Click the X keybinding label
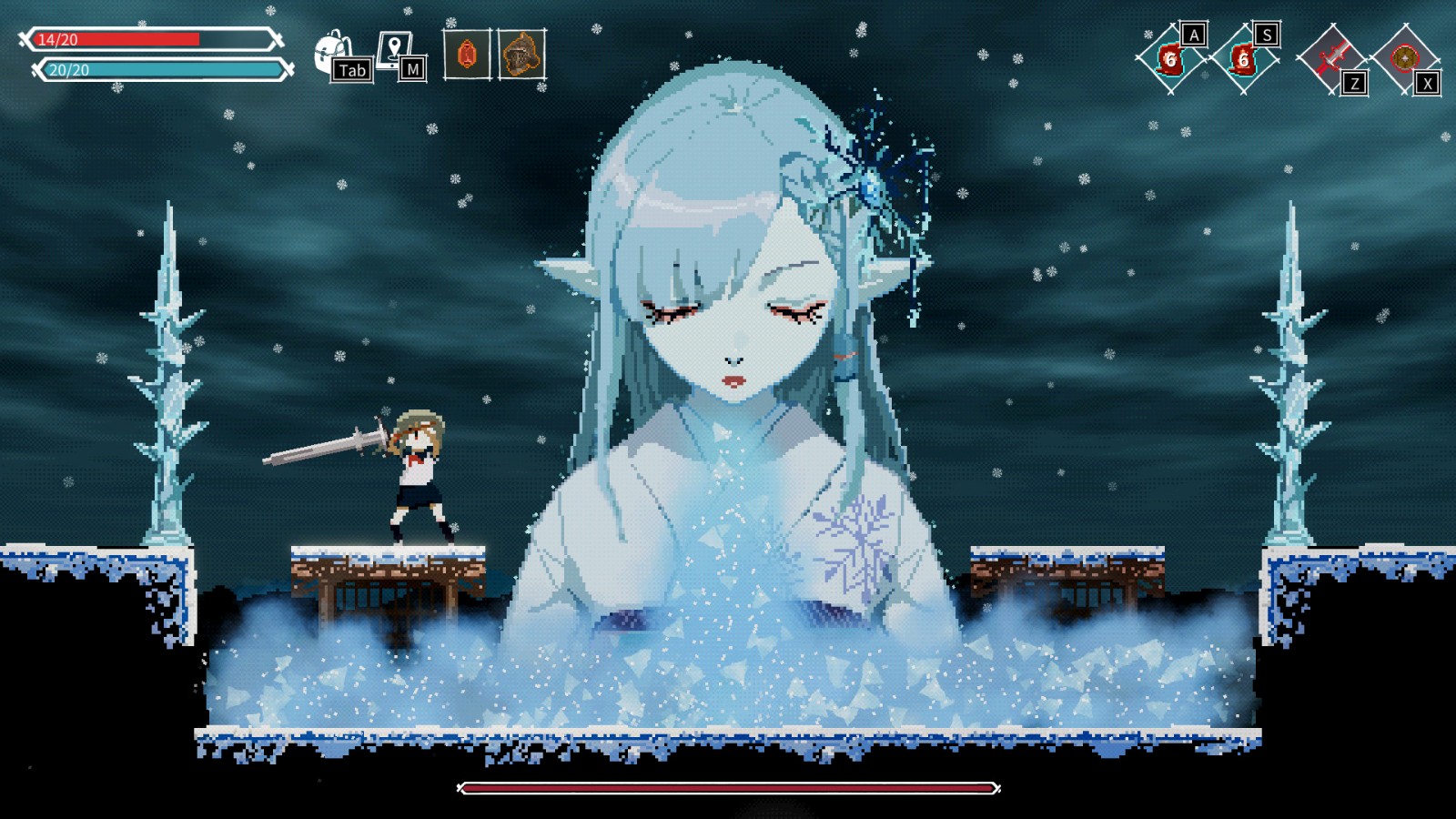This screenshot has height=819, width=1456. (x=1427, y=82)
